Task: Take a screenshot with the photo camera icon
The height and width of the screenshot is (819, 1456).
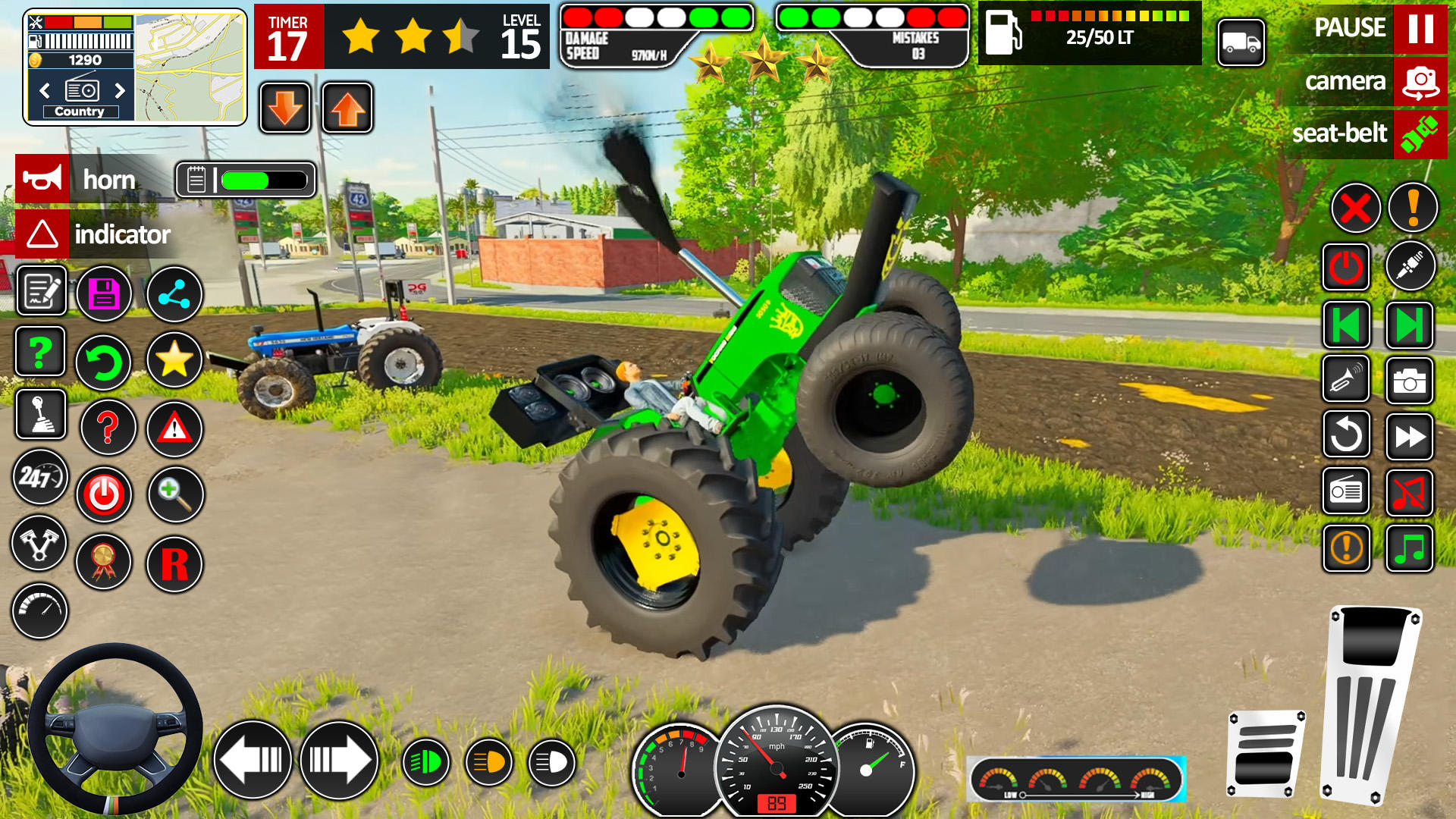Action: point(1409,381)
